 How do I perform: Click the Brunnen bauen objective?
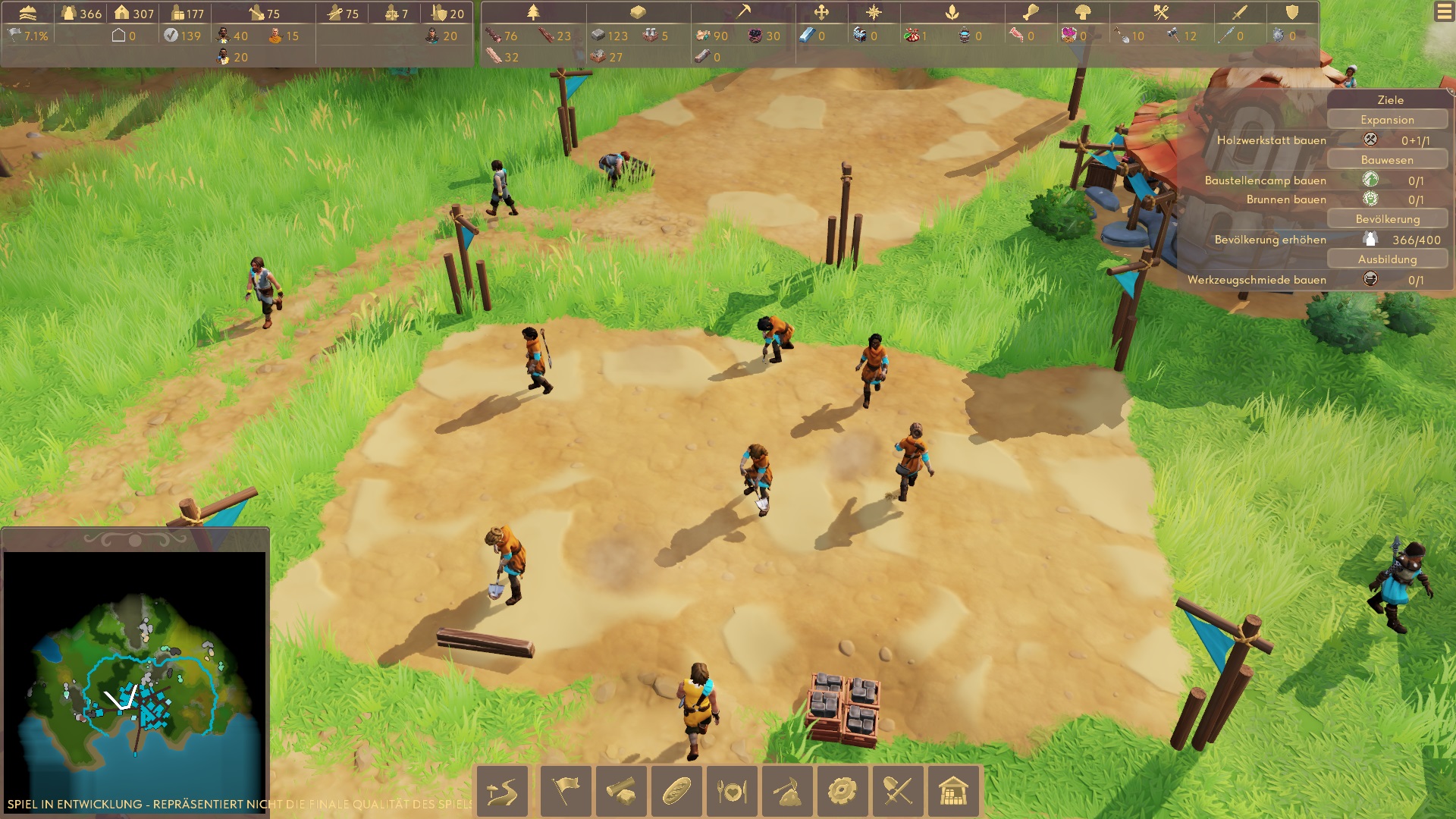pos(1286,199)
